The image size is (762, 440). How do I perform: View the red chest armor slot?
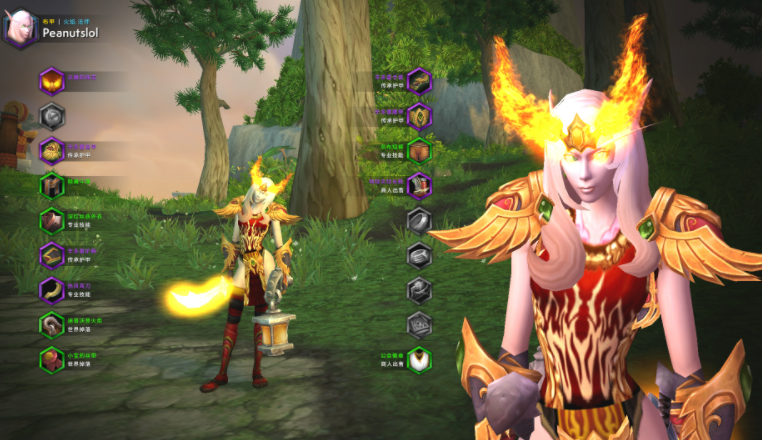pos(51,221)
